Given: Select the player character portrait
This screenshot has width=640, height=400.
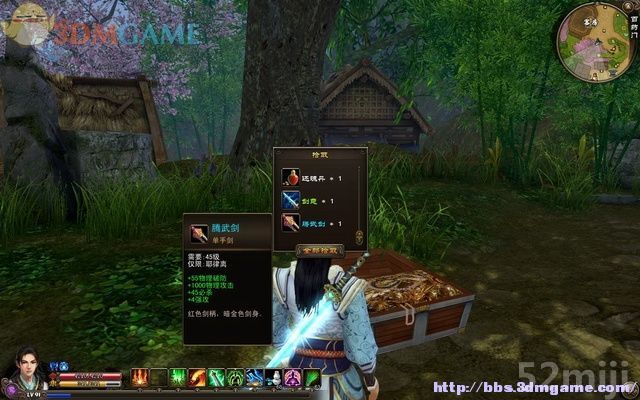Looking at the screenshot, I should [x=22, y=370].
